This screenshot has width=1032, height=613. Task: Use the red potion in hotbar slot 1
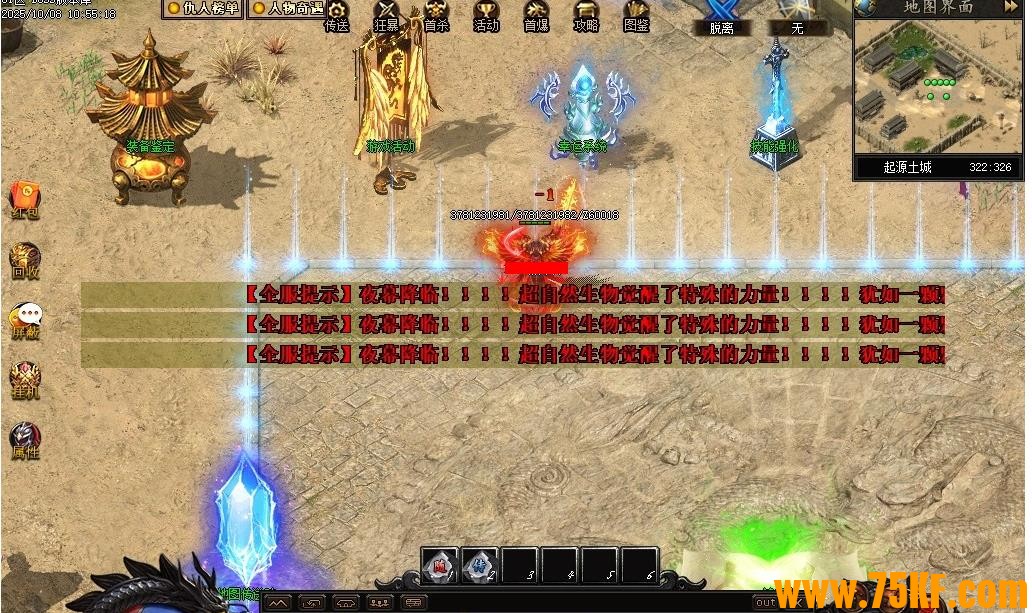click(440, 565)
